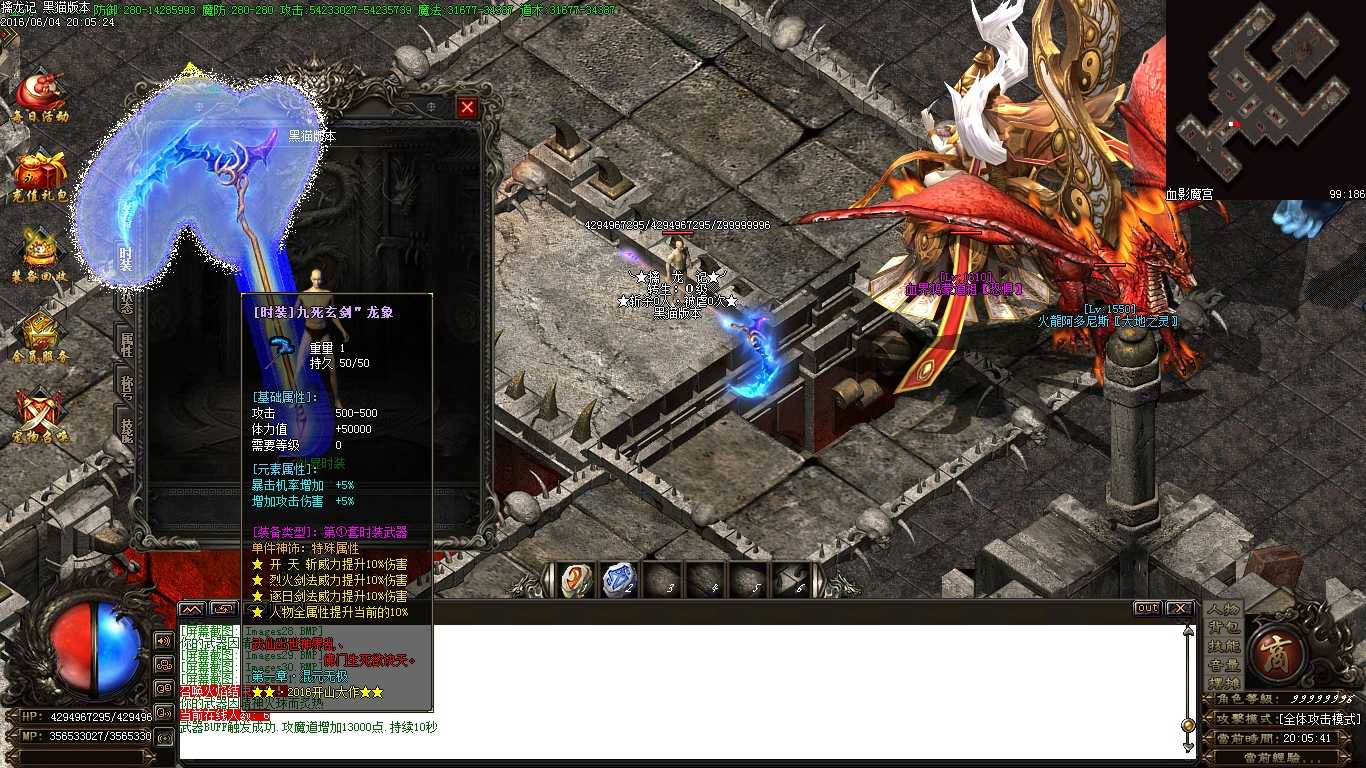Expand the chat window with the arrow button
1366x768 pixels.
click(224, 609)
